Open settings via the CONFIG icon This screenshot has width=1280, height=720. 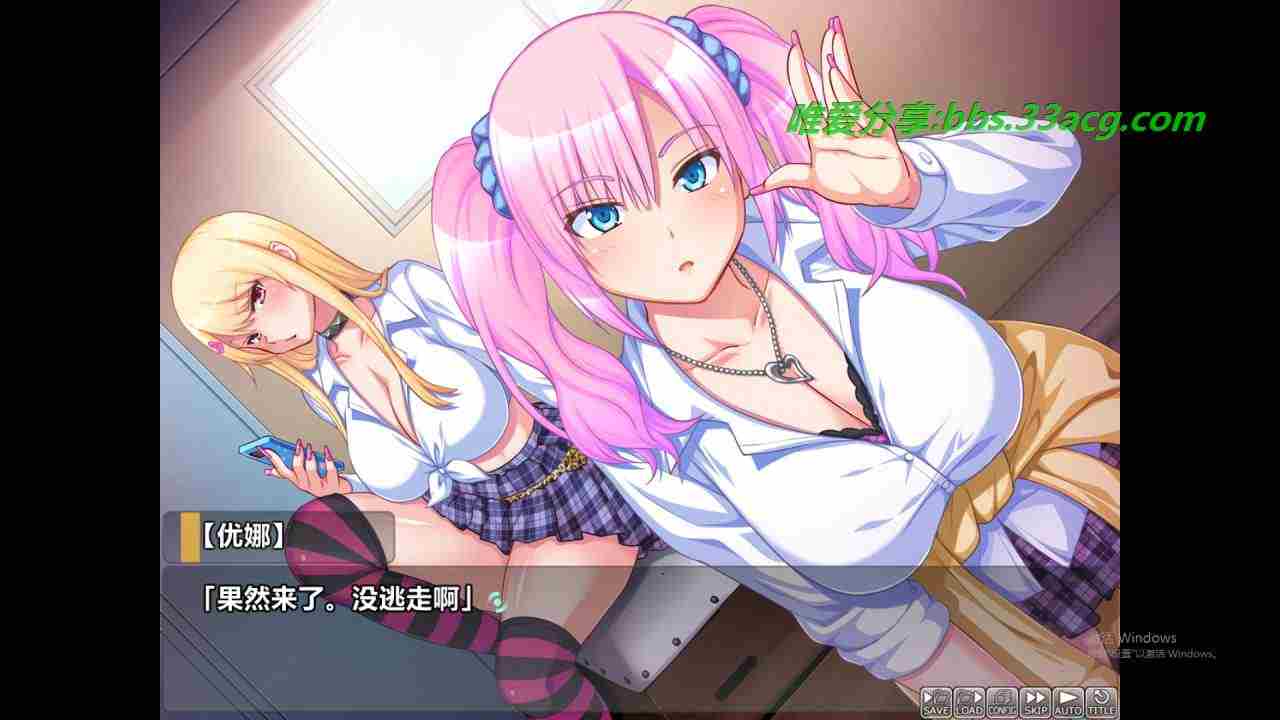point(1002,700)
